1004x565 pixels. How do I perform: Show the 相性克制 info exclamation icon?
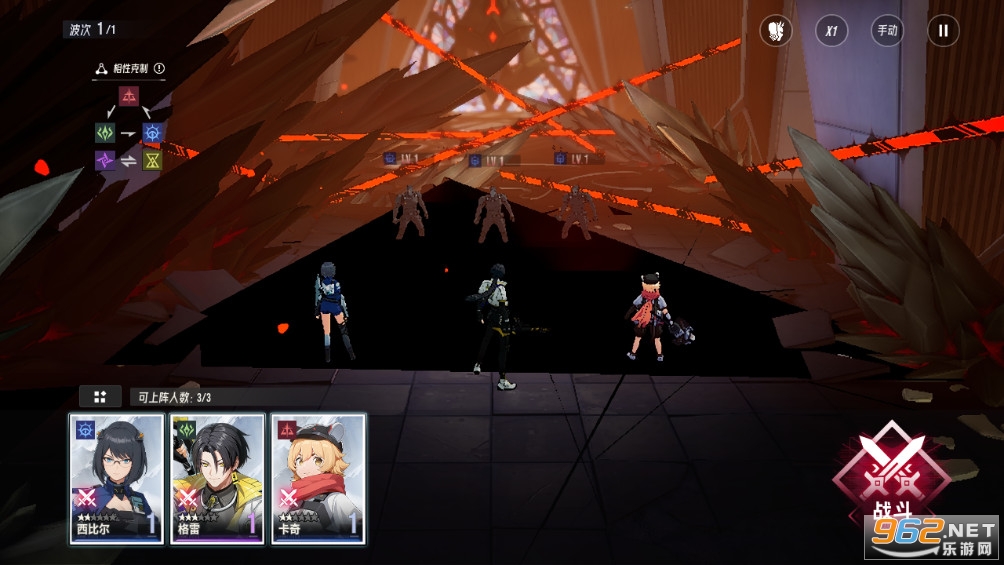point(159,69)
